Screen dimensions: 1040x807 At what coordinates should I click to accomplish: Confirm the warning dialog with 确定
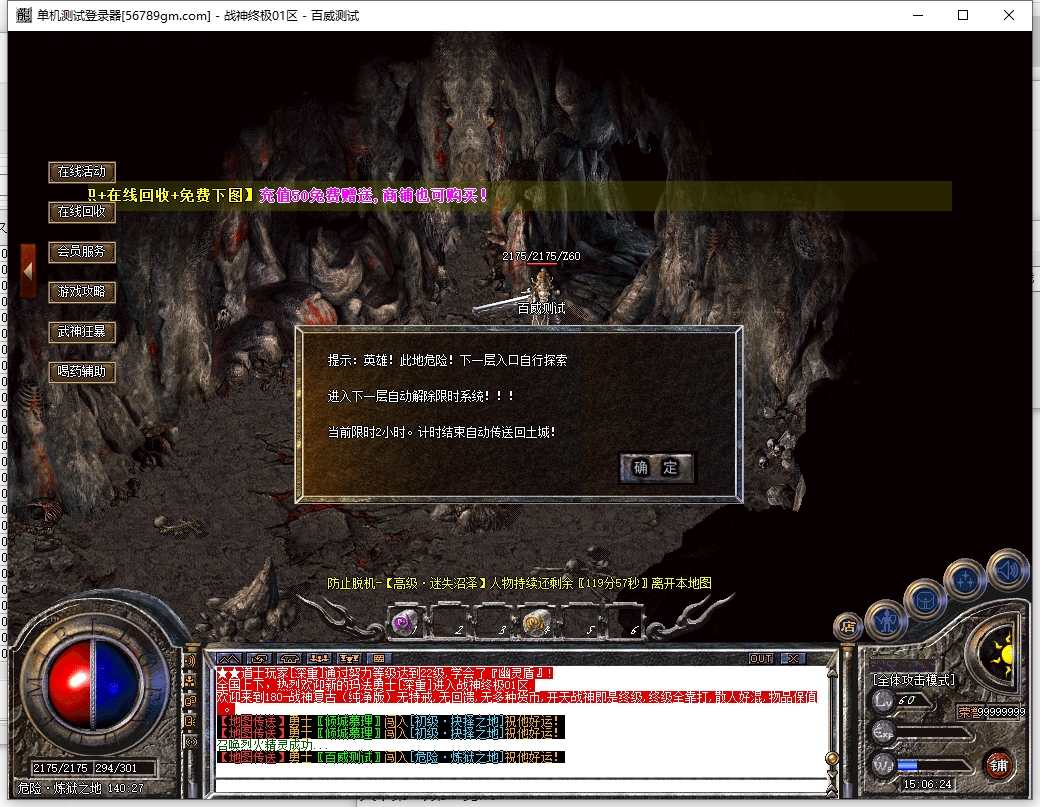click(x=656, y=467)
